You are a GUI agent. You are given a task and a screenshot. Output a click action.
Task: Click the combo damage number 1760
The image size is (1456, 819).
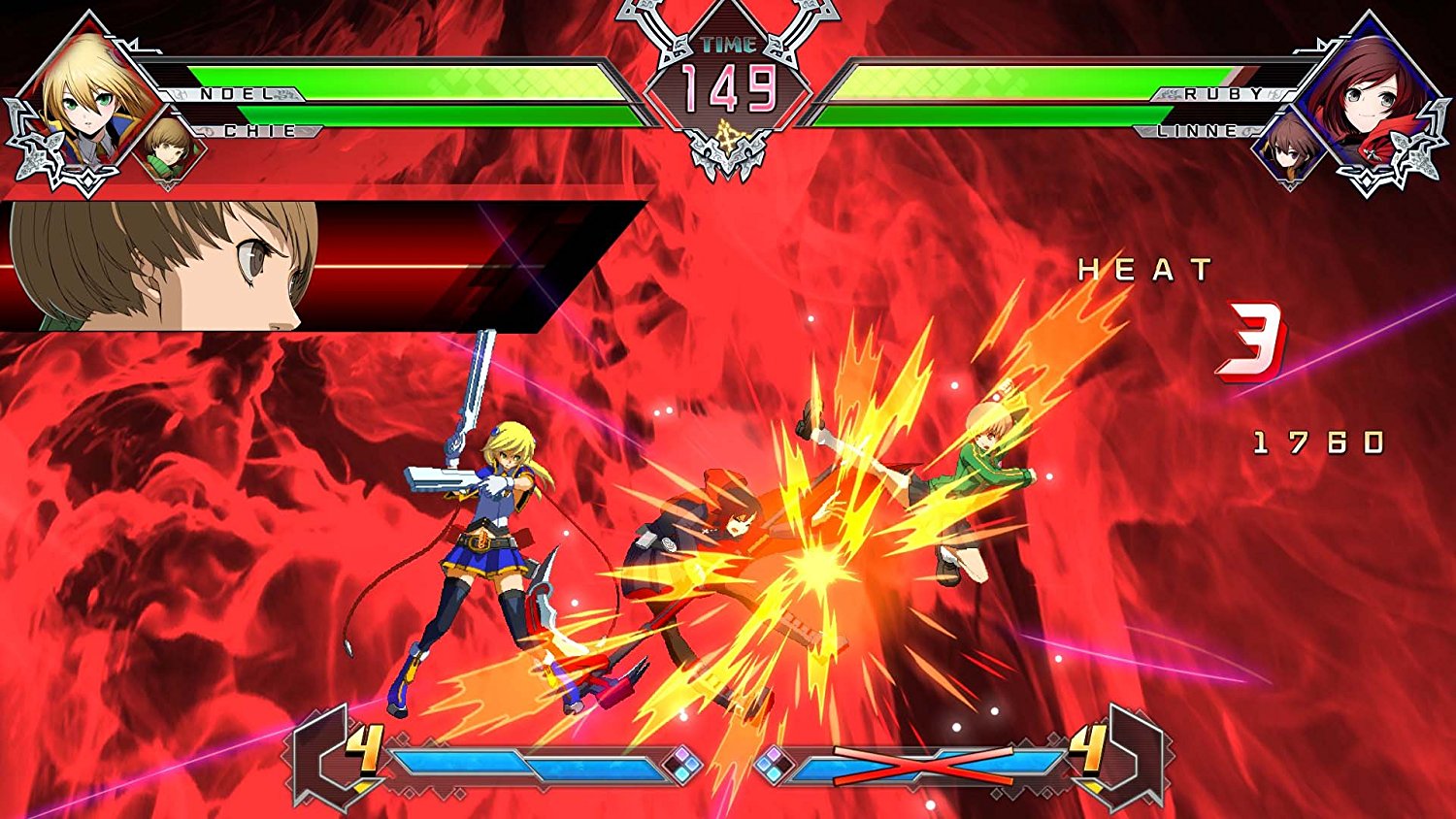pos(1320,443)
